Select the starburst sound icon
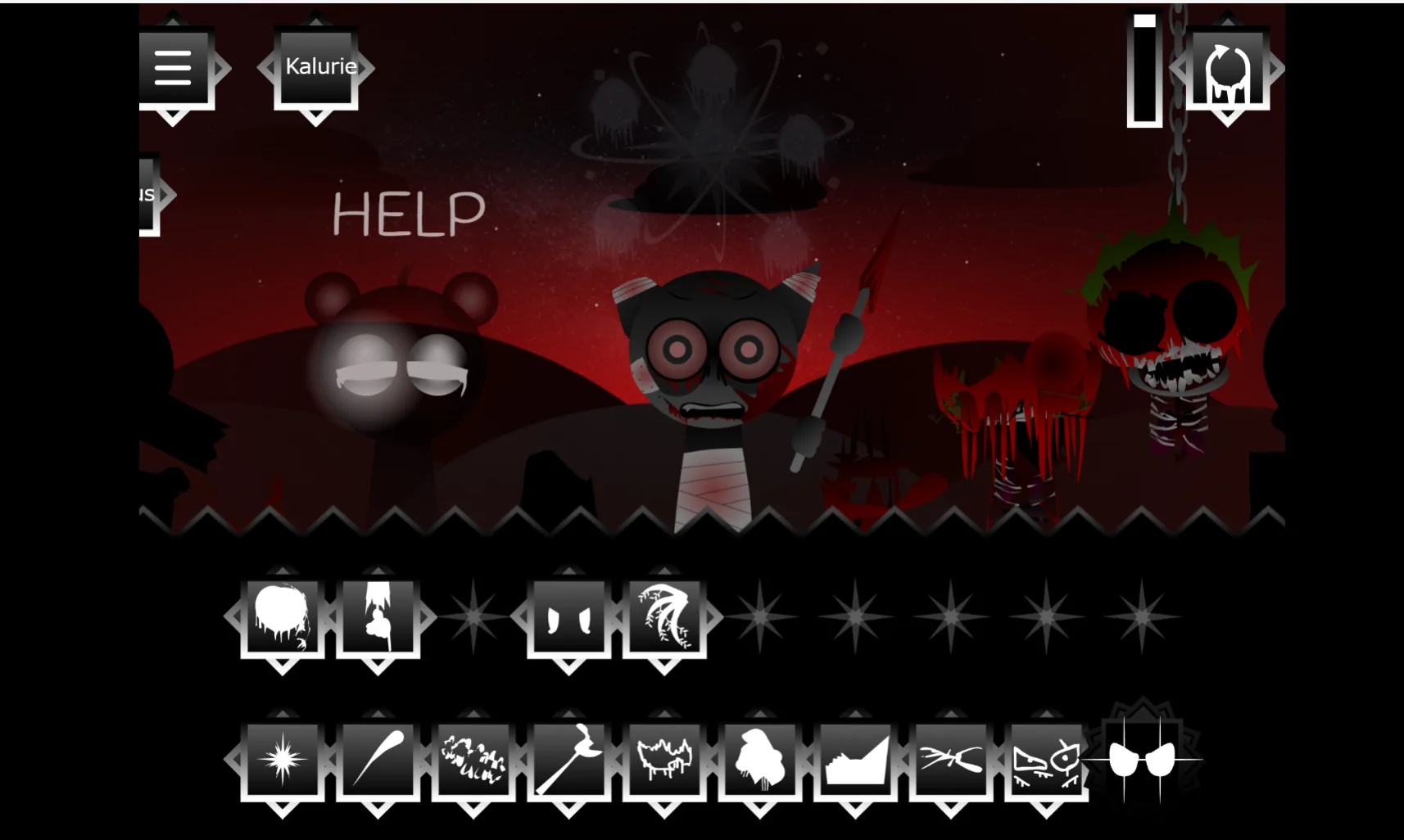Image resolution: width=1404 pixels, height=840 pixels. [283, 761]
